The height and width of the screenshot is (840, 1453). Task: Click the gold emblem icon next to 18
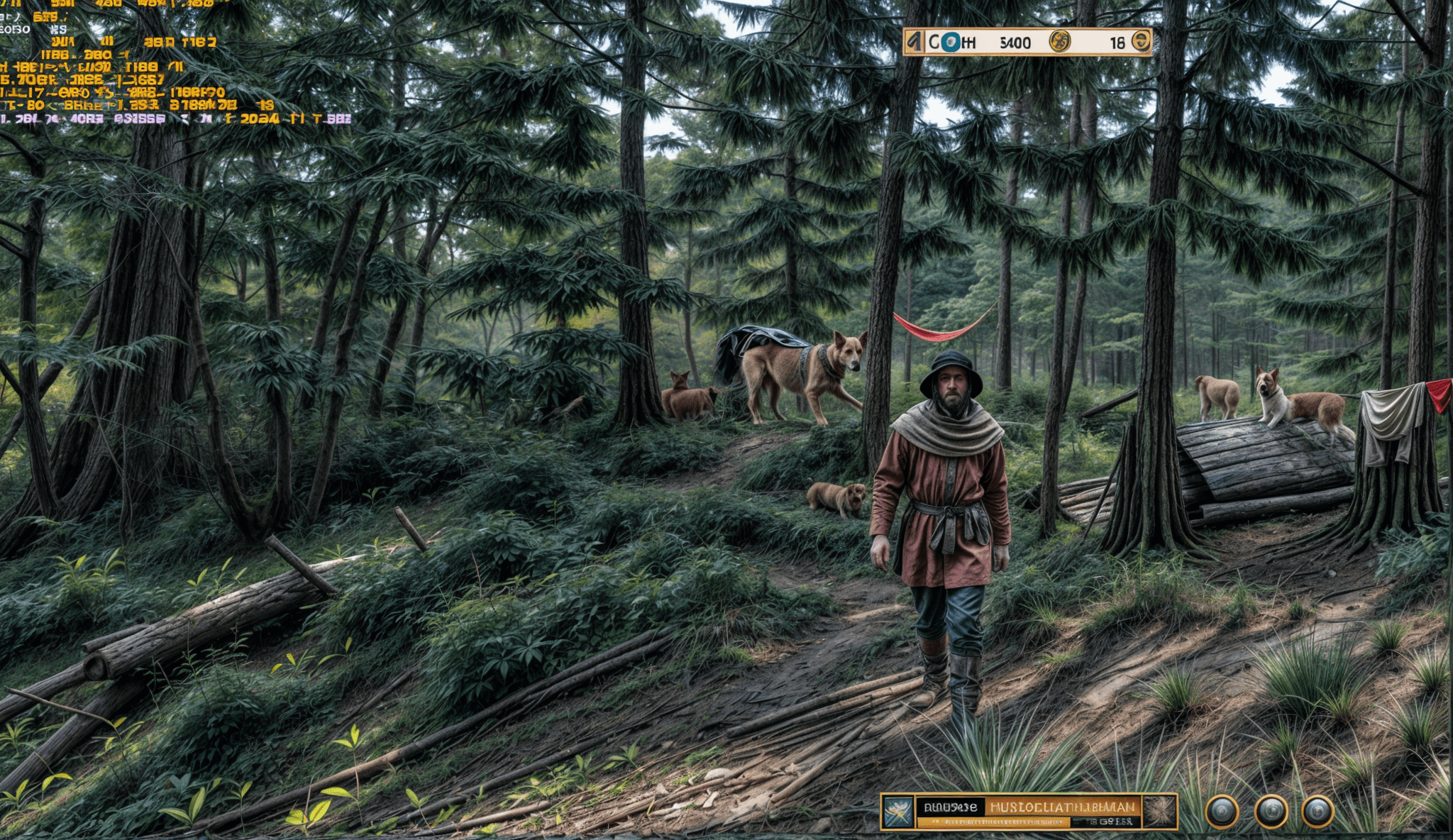(1141, 41)
